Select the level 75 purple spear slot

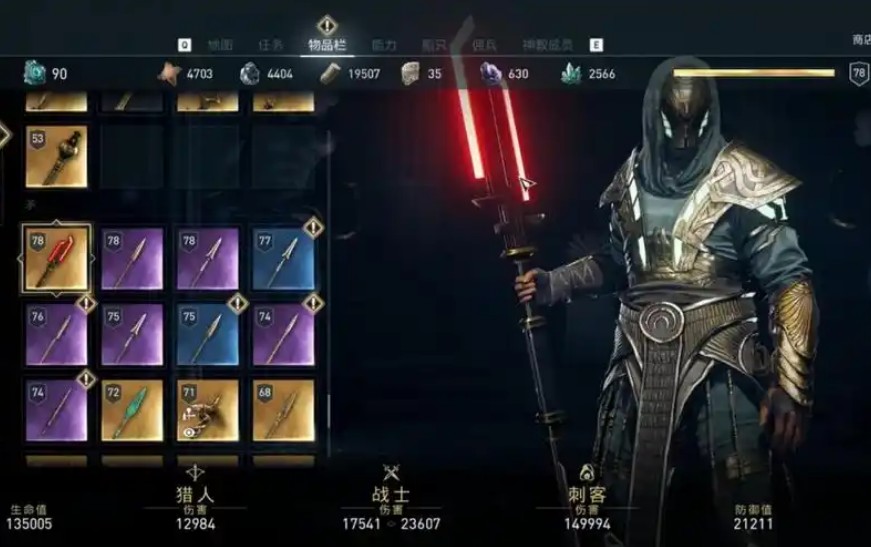click(x=132, y=334)
